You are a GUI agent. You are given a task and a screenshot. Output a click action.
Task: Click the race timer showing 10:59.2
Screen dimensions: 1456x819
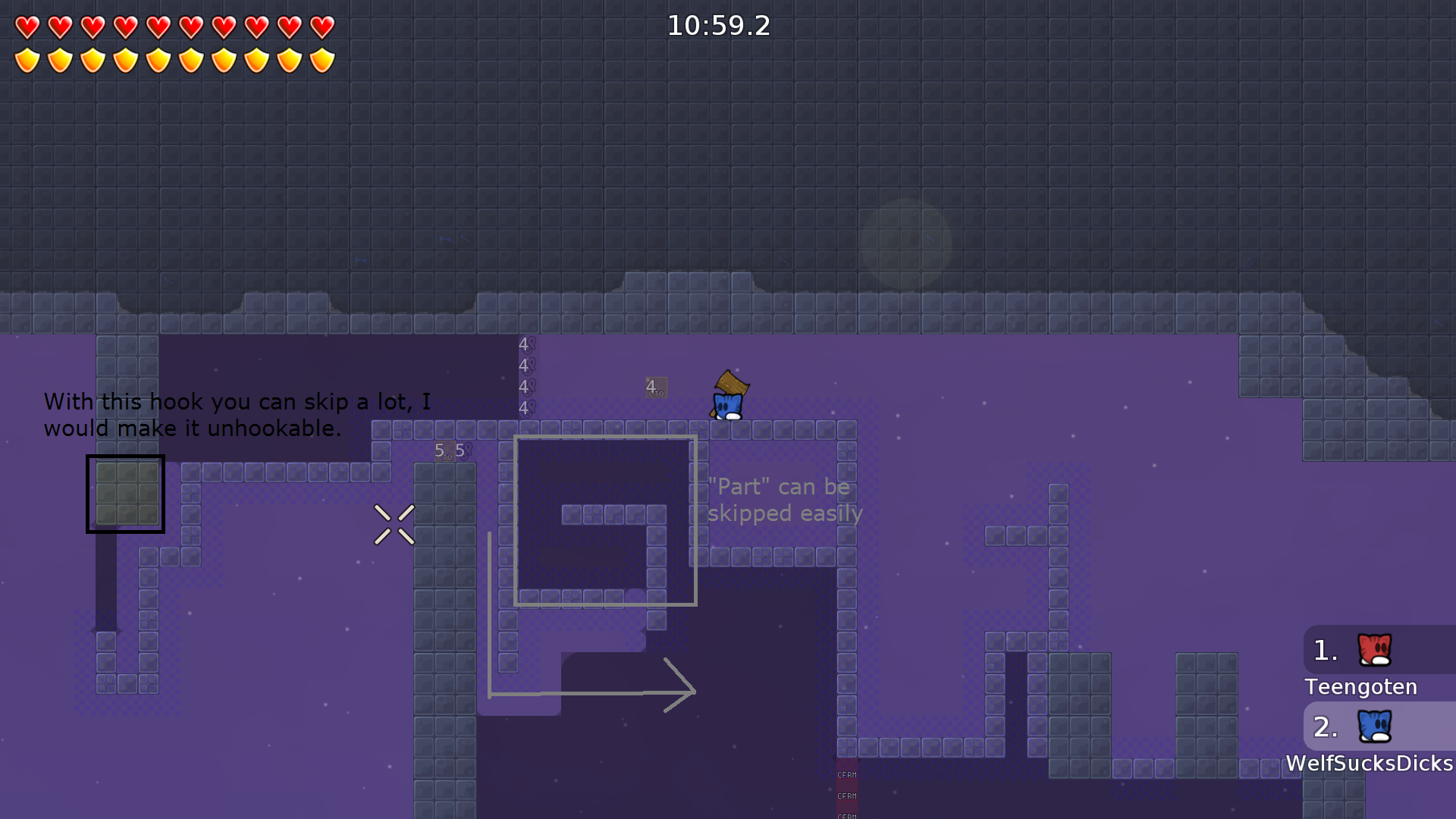pos(717,26)
